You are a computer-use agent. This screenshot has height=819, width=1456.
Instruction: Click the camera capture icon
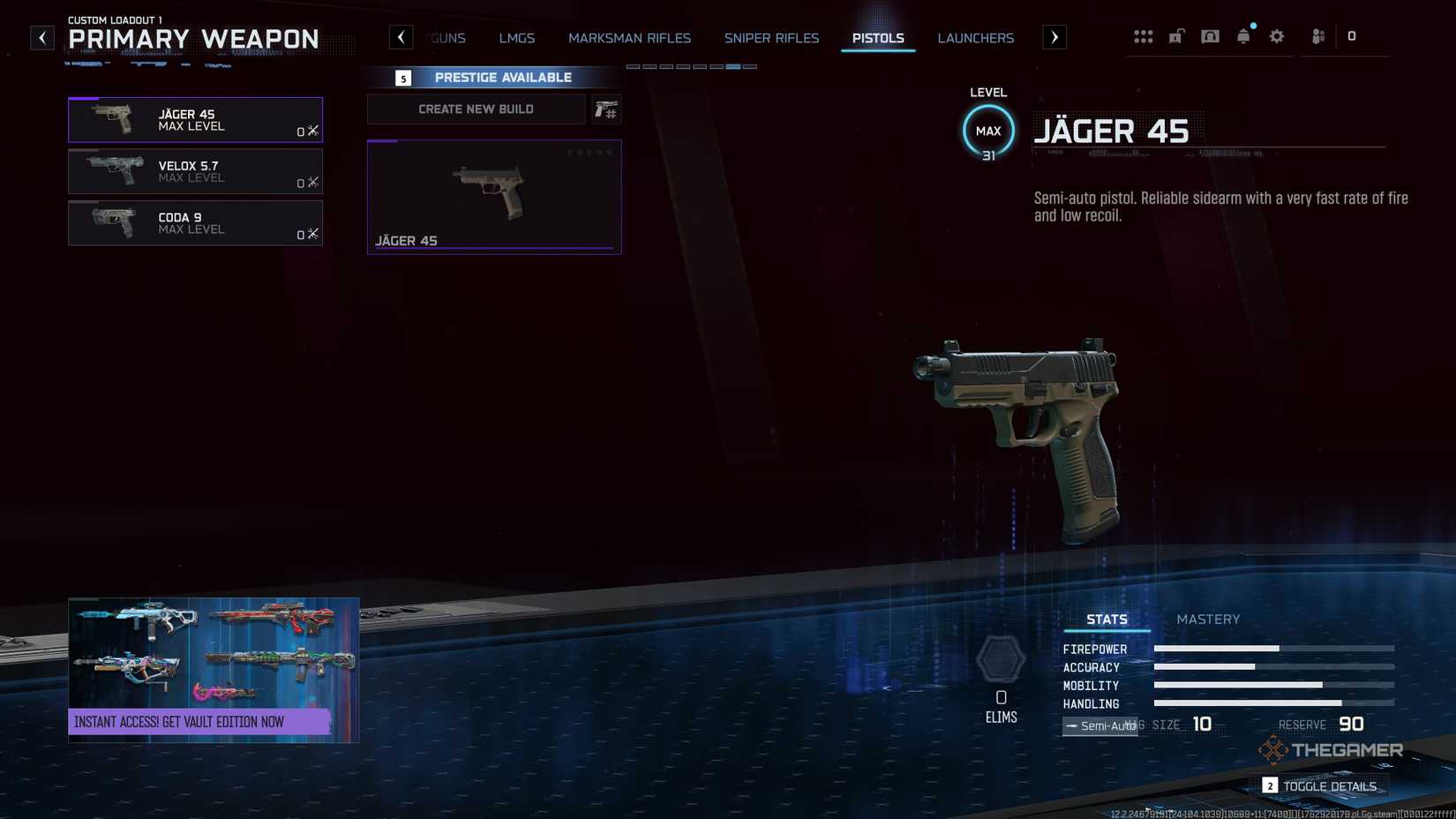(1210, 35)
